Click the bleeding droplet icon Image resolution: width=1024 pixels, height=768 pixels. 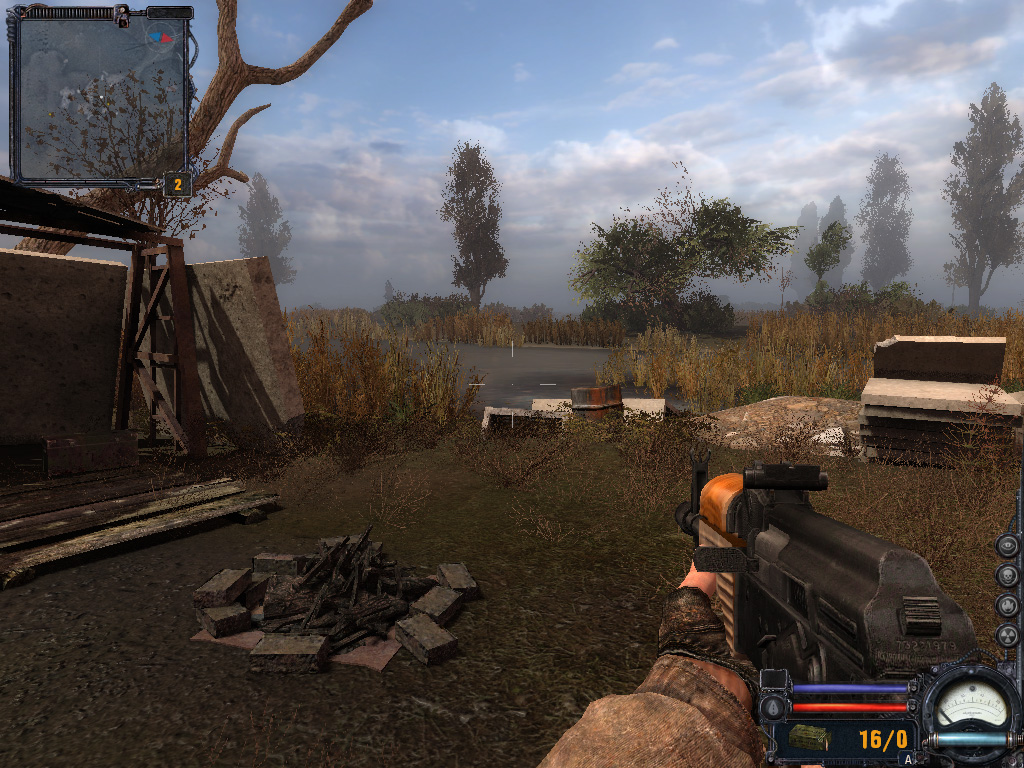771,707
